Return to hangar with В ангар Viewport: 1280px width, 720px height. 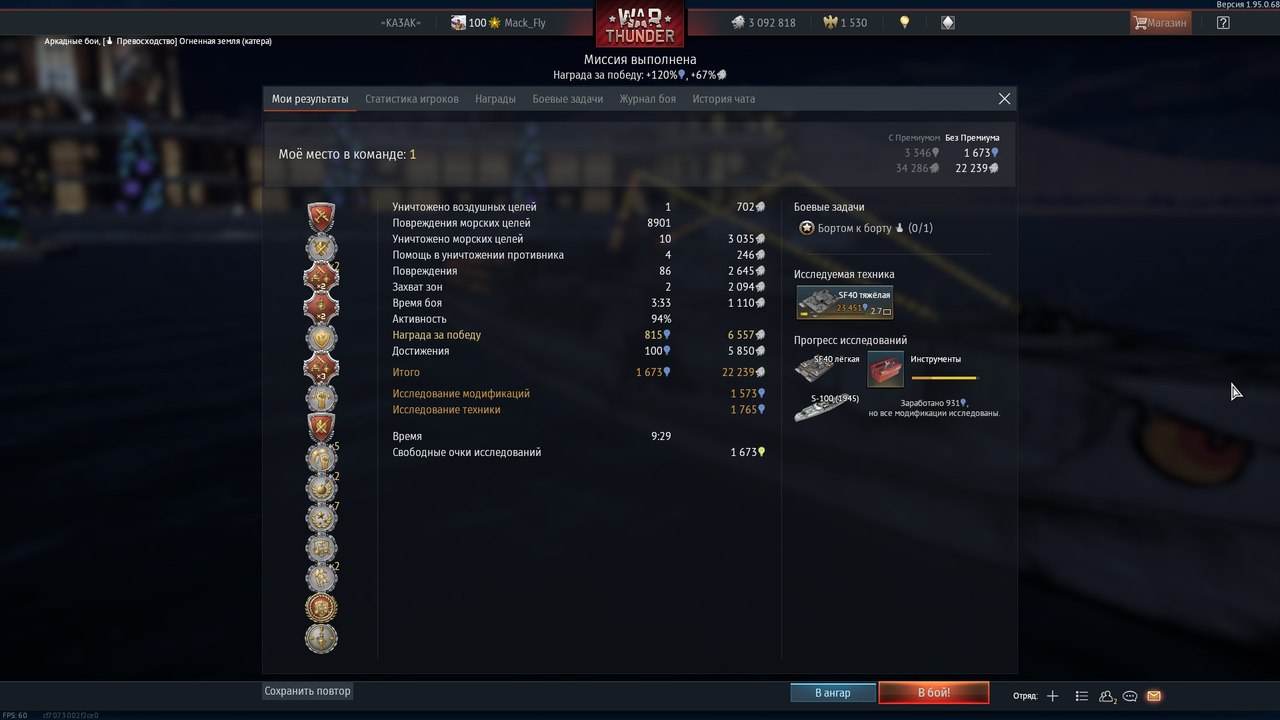832,693
